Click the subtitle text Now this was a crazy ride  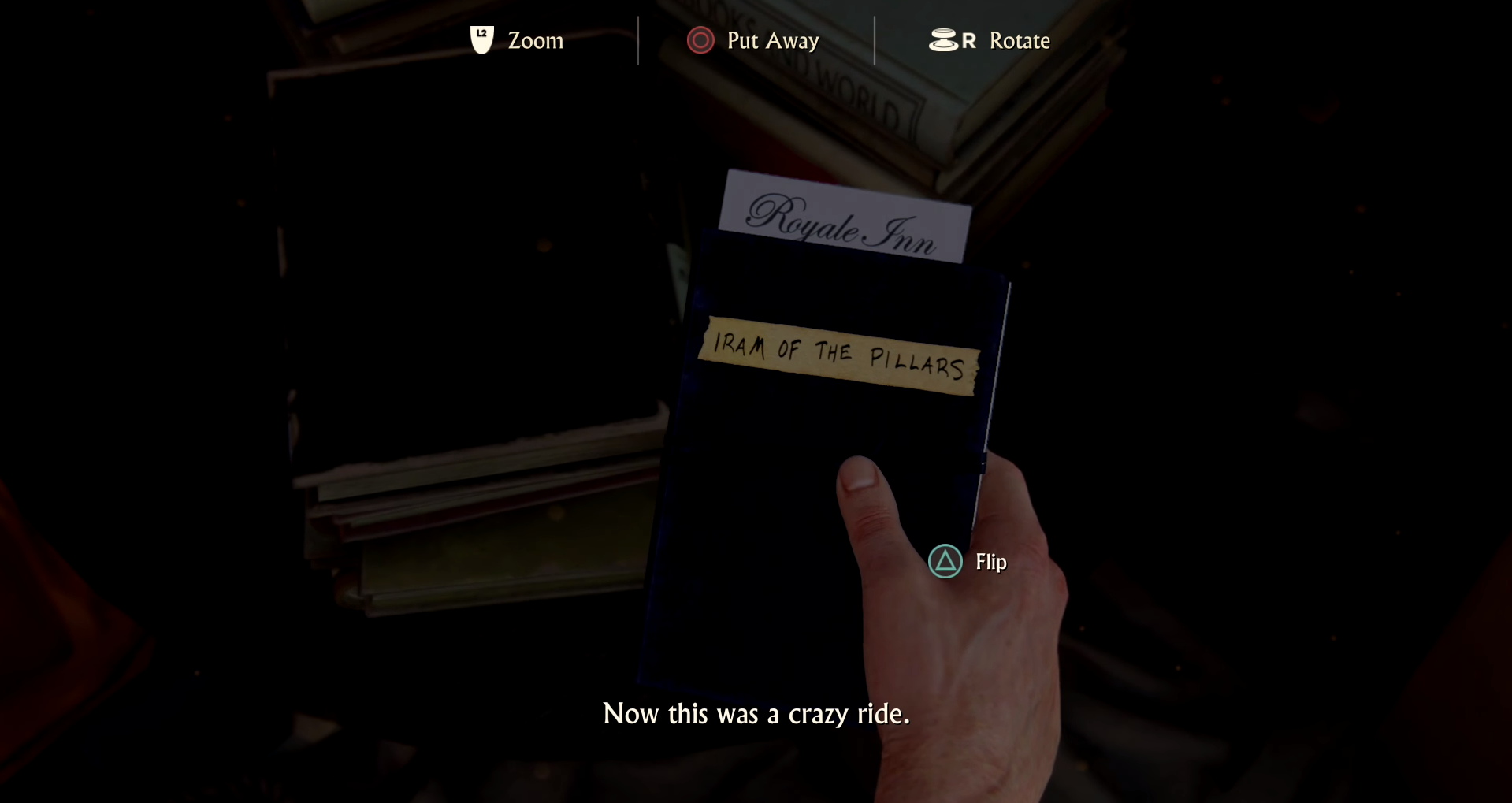[x=756, y=715]
